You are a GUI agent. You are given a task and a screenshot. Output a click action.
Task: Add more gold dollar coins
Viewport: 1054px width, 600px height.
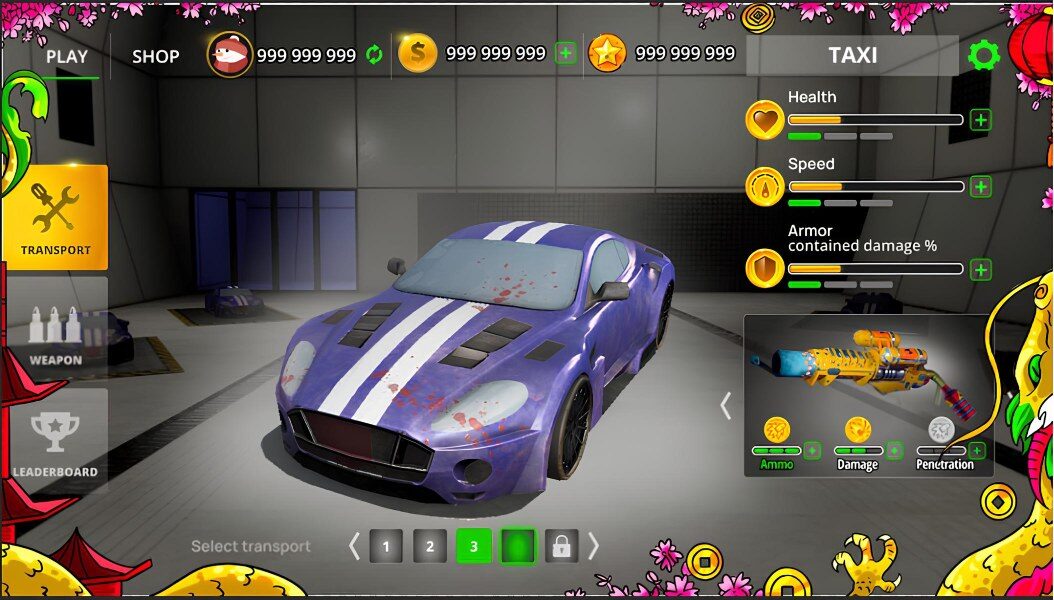[x=566, y=54]
